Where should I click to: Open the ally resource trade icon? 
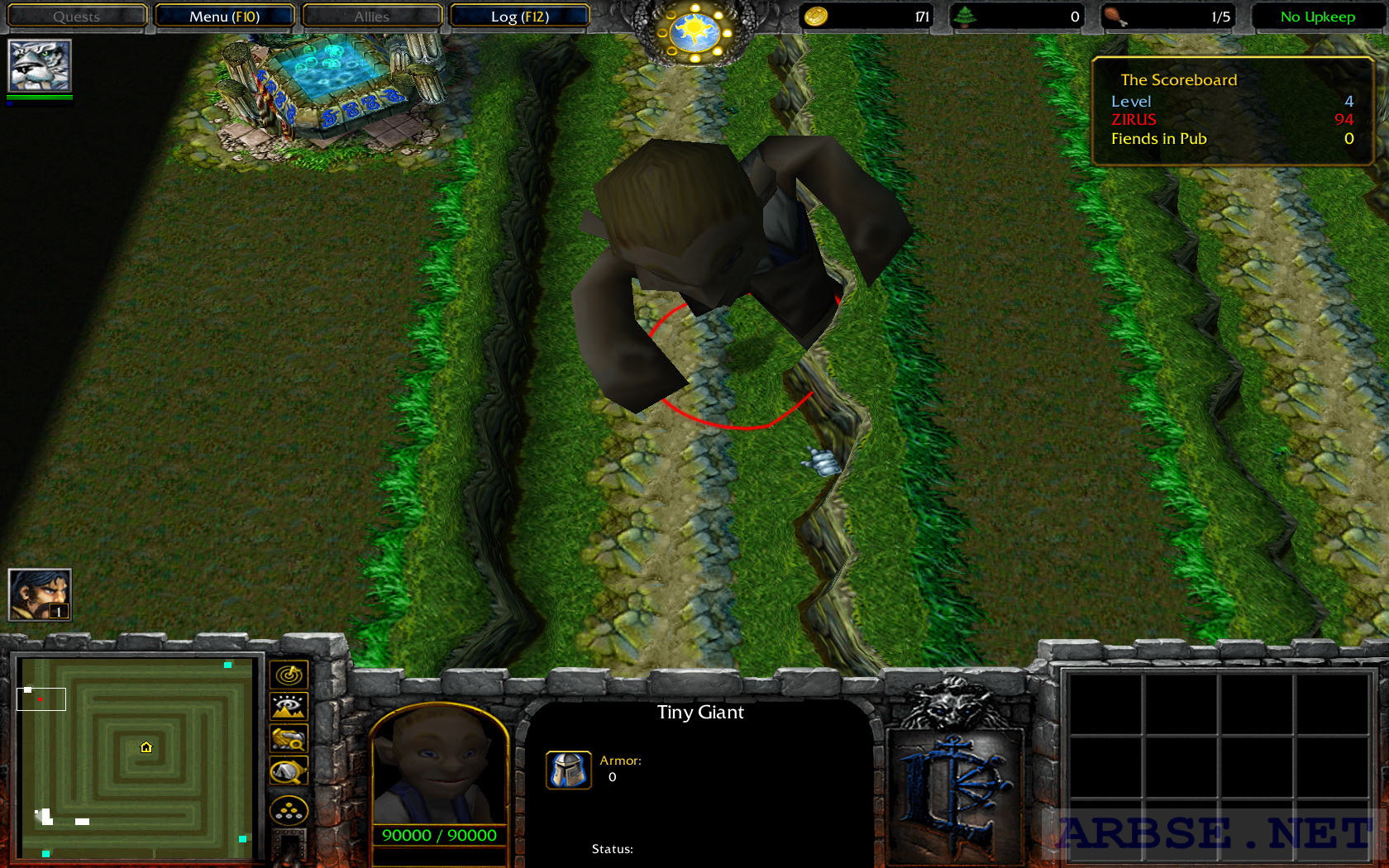coord(289,812)
